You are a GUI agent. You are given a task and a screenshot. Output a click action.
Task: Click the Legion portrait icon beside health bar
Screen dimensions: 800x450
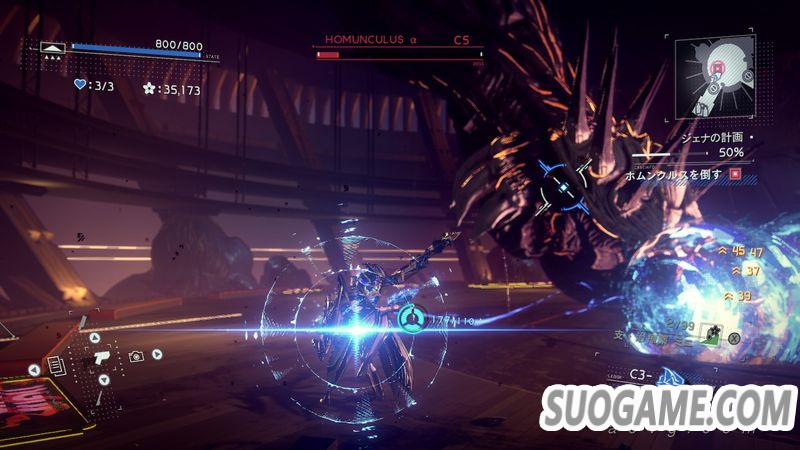[53, 47]
